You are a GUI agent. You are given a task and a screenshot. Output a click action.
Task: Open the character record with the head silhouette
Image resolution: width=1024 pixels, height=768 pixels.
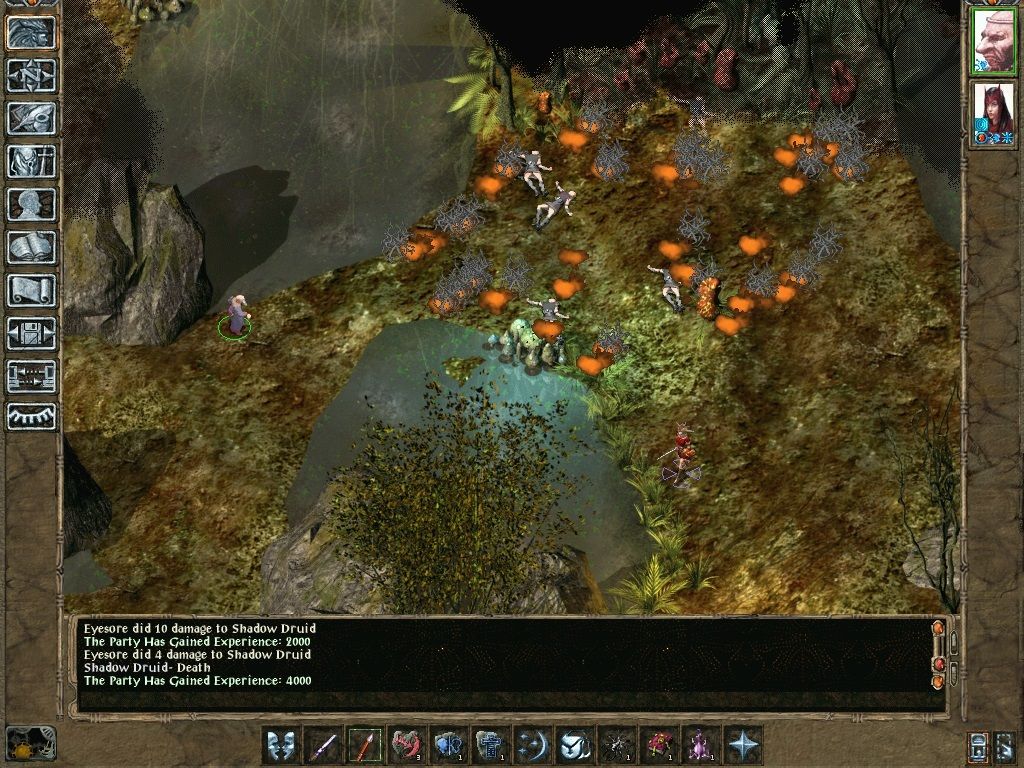(31, 204)
